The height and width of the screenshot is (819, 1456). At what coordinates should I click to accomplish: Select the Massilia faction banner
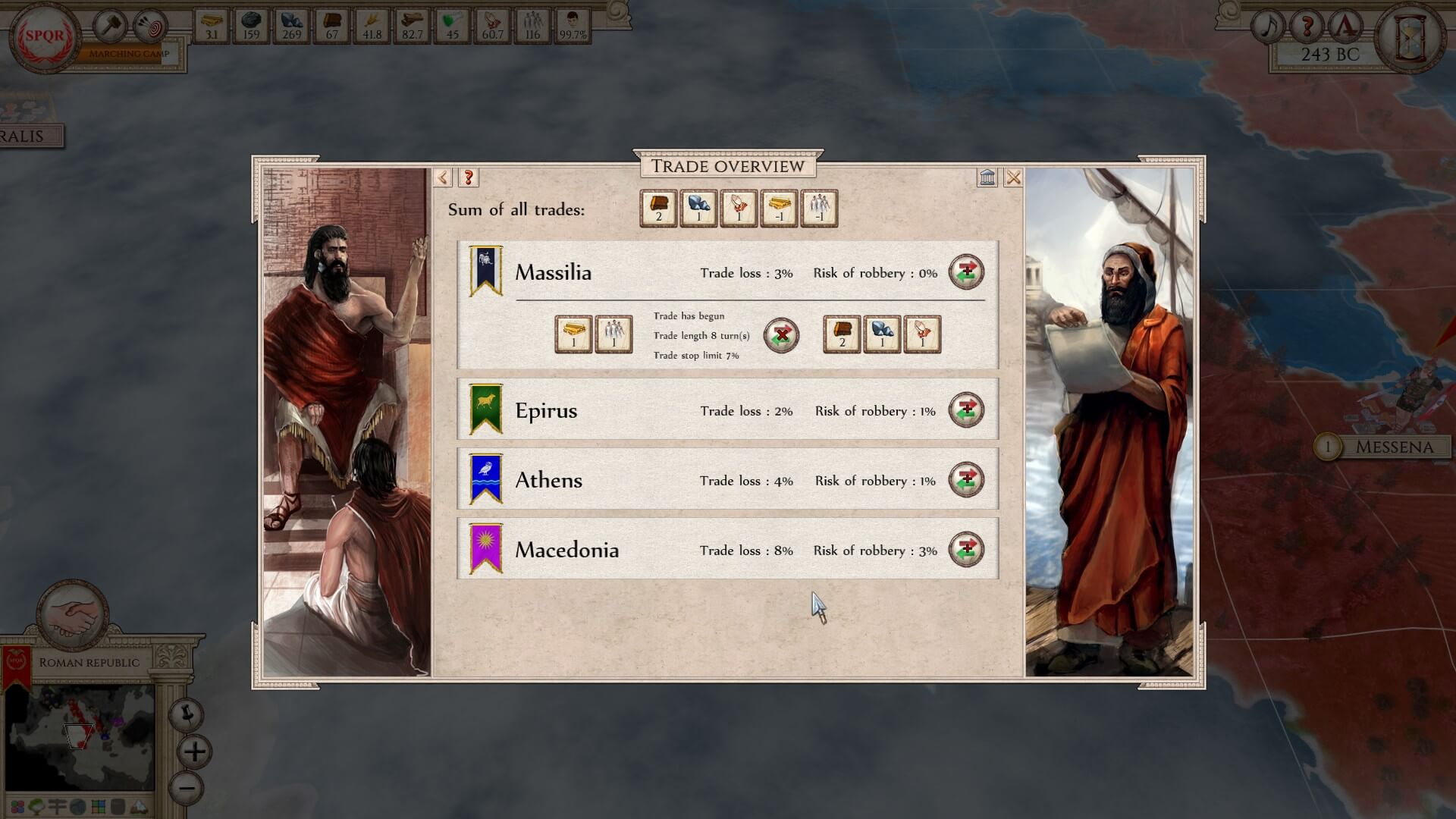(485, 271)
